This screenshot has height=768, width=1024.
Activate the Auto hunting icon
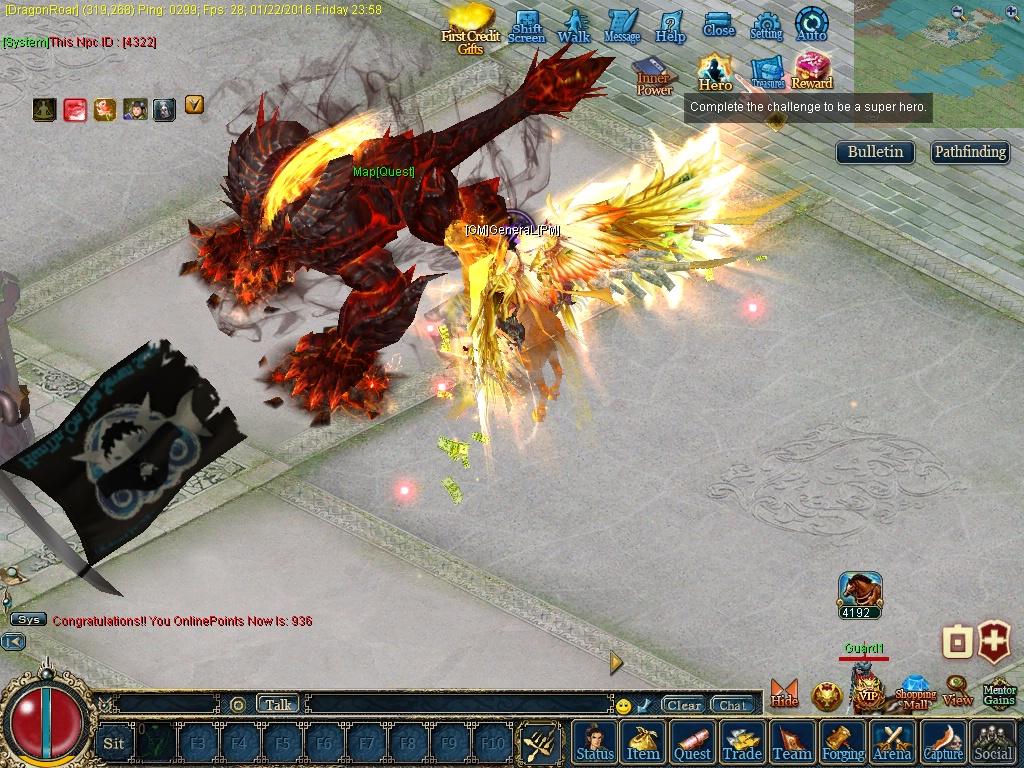pyautogui.click(x=811, y=25)
